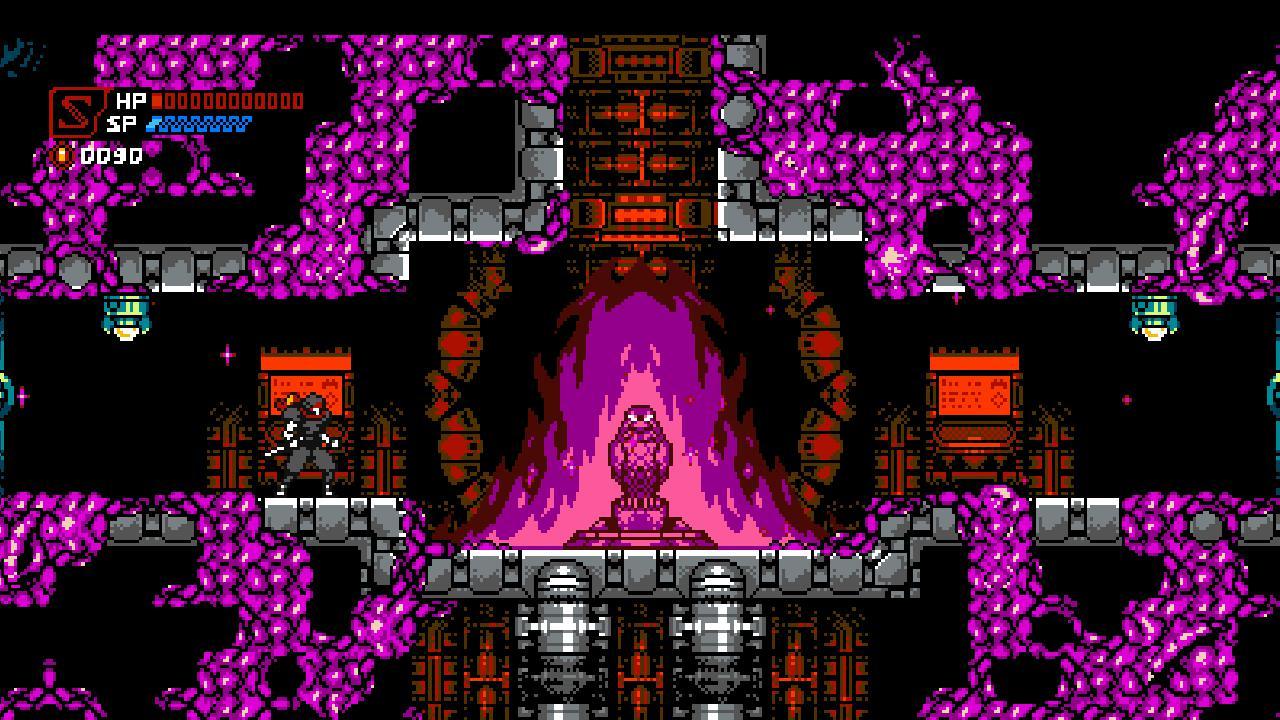The width and height of the screenshot is (1280, 720).
Task: Expand the SP label in the HUD
Action: (121, 124)
